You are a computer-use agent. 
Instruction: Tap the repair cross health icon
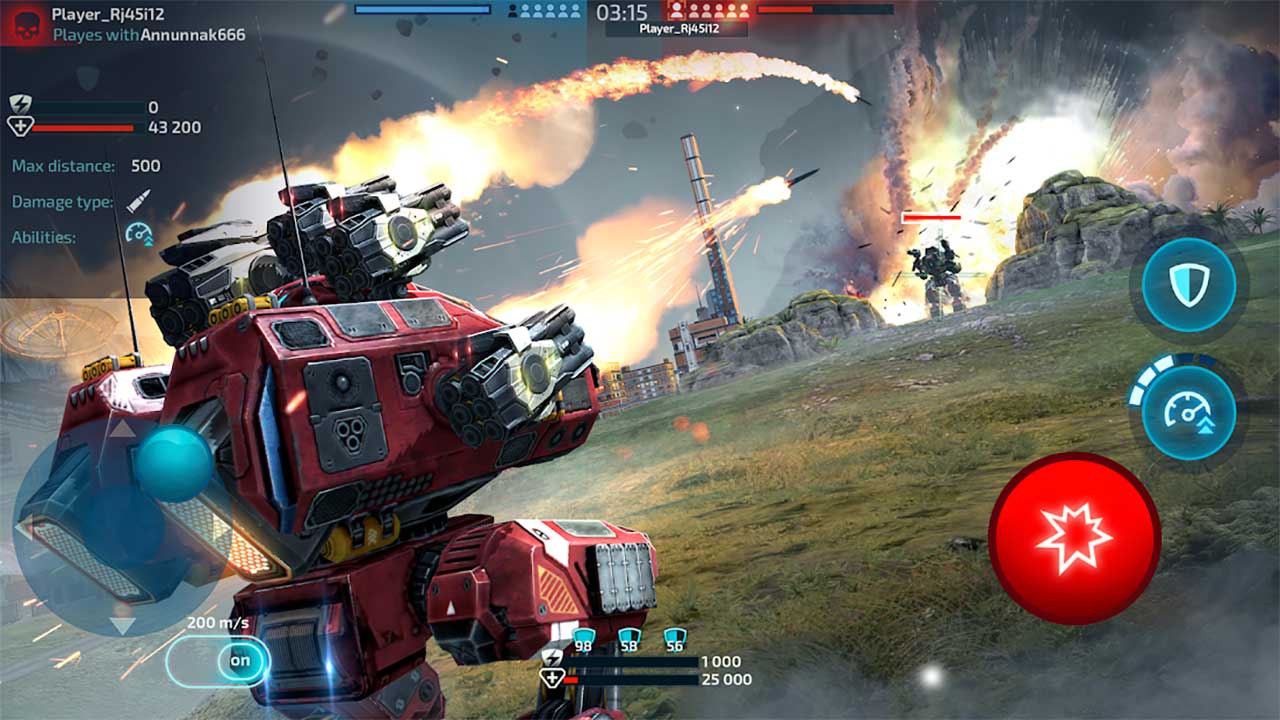(18, 124)
